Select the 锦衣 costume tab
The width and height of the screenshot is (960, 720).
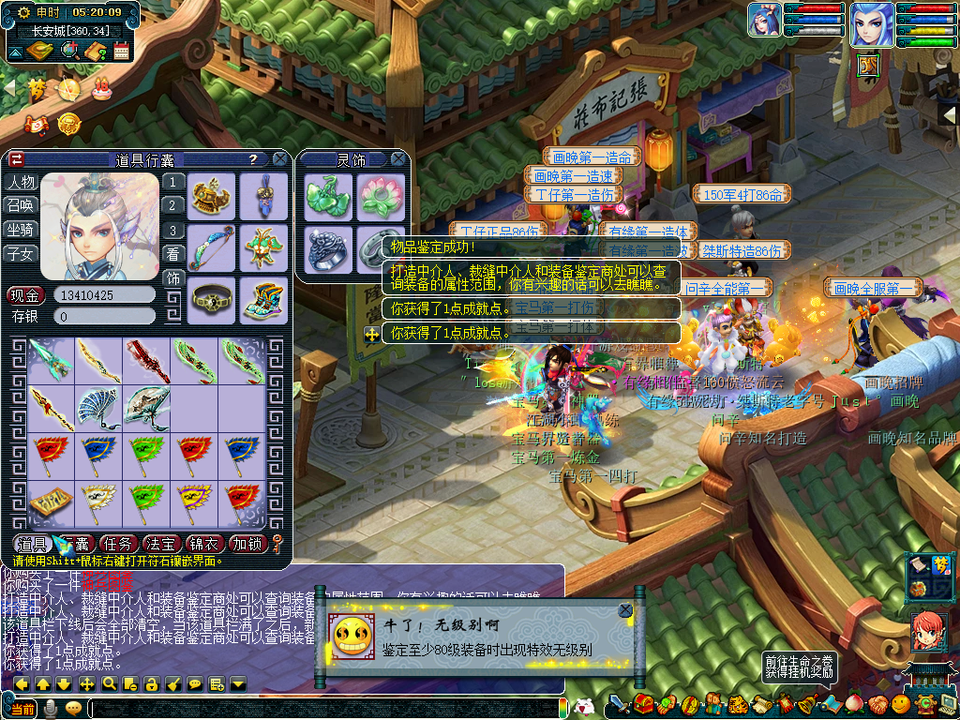[204, 544]
